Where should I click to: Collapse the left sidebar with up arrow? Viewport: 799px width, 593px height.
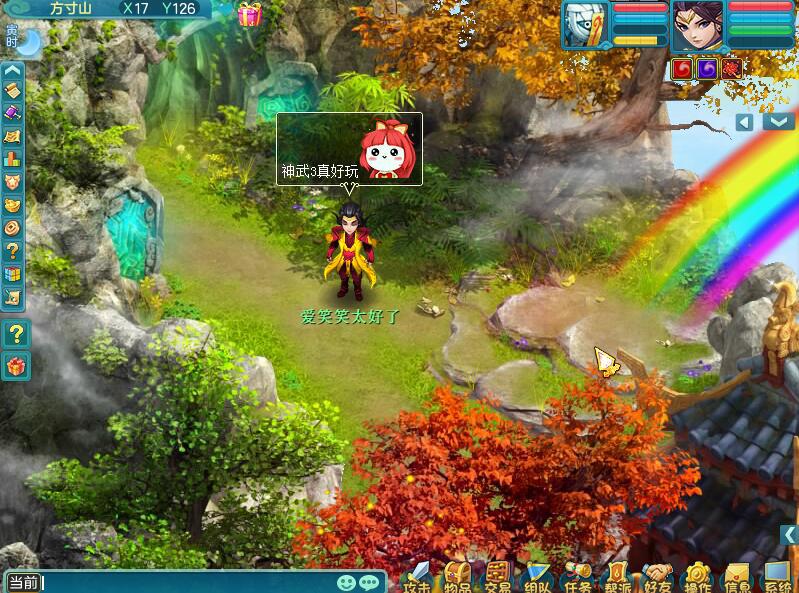(13, 71)
